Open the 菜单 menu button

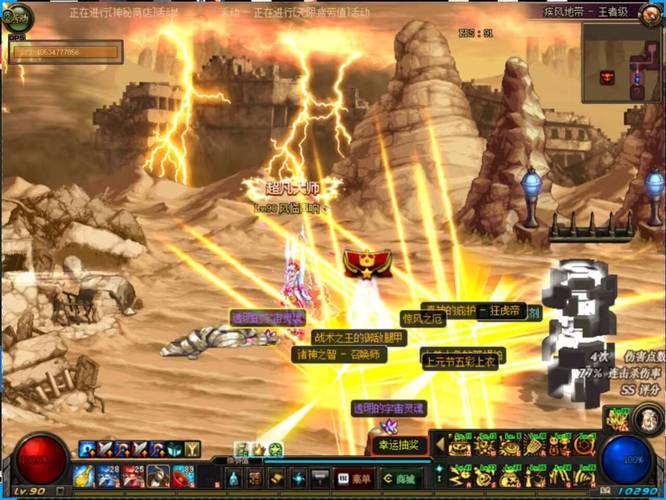coord(356,479)
